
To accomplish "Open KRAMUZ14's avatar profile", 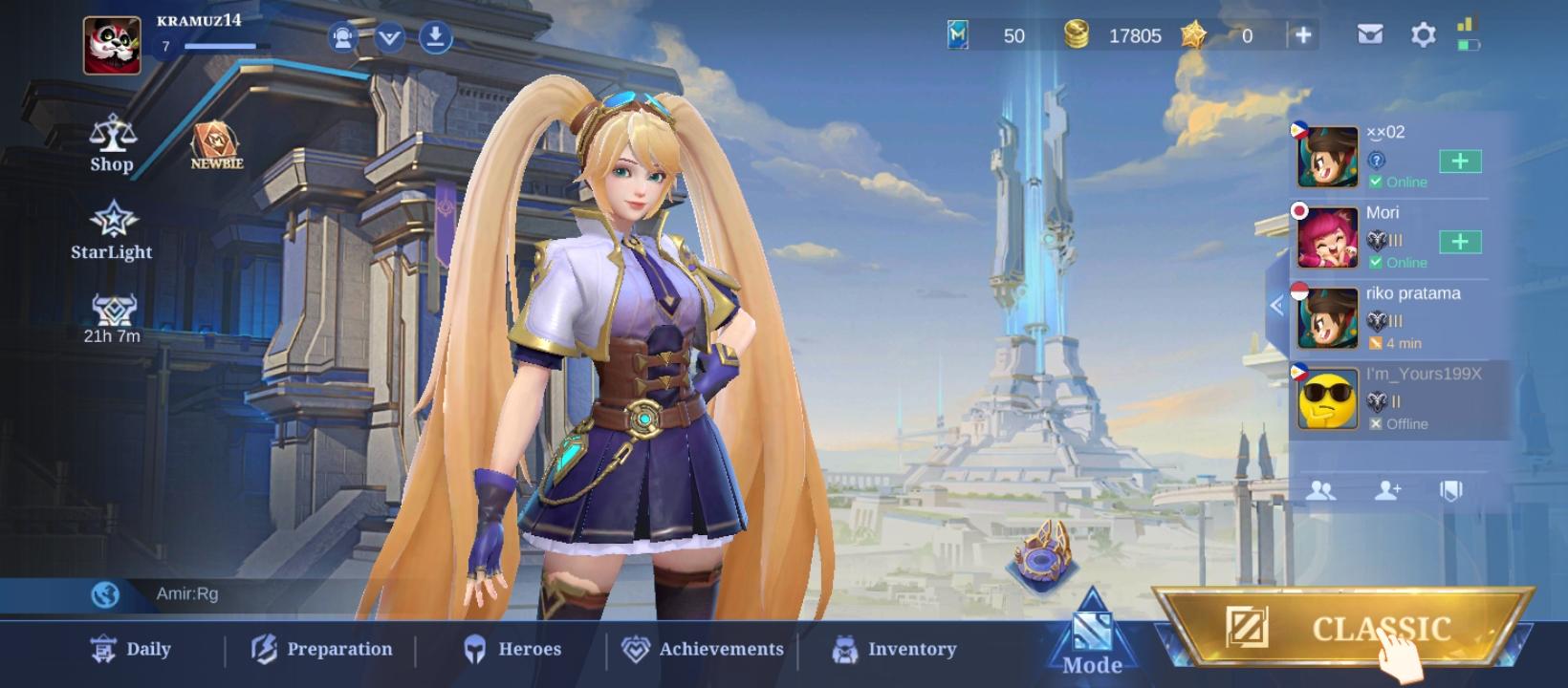I will 111,43.
